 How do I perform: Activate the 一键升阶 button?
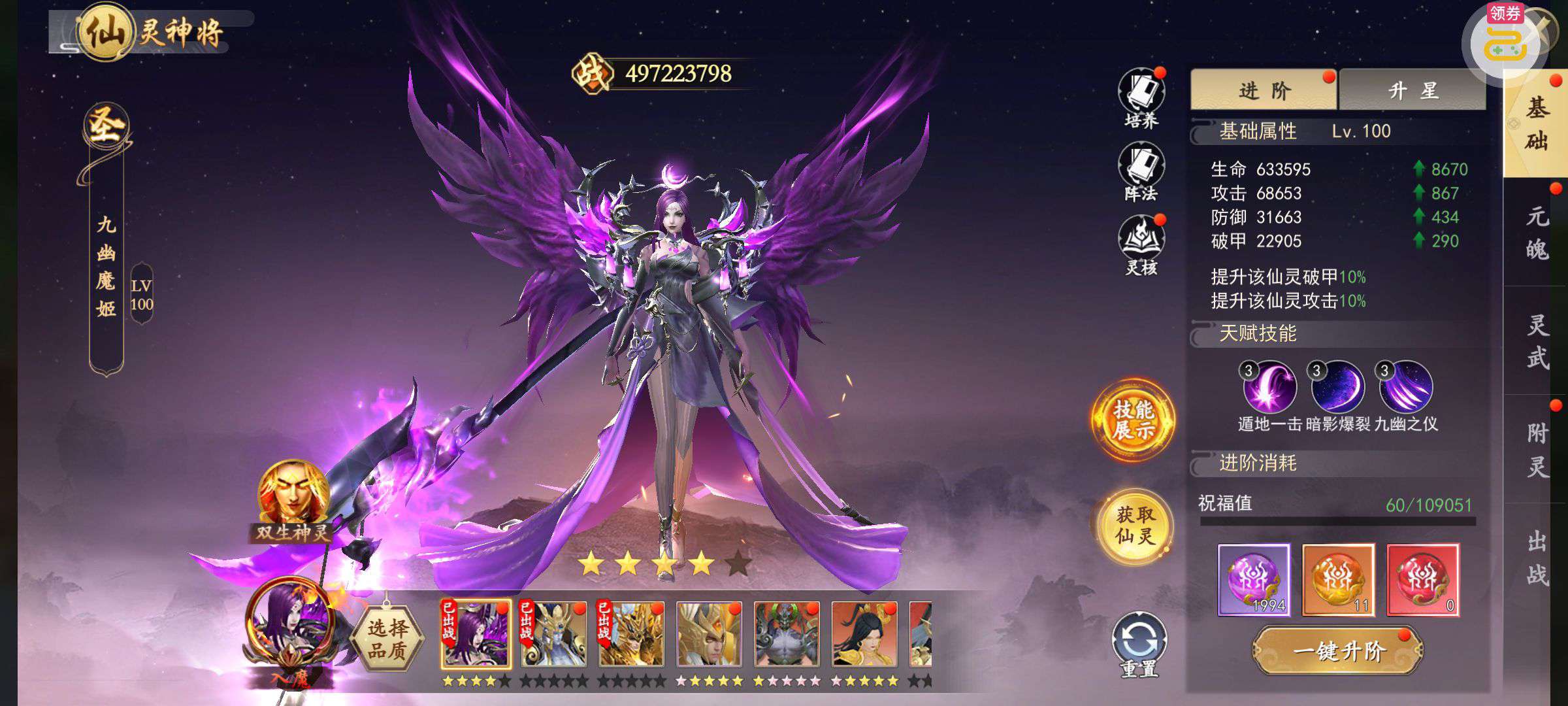click(x=1338, y=650)
